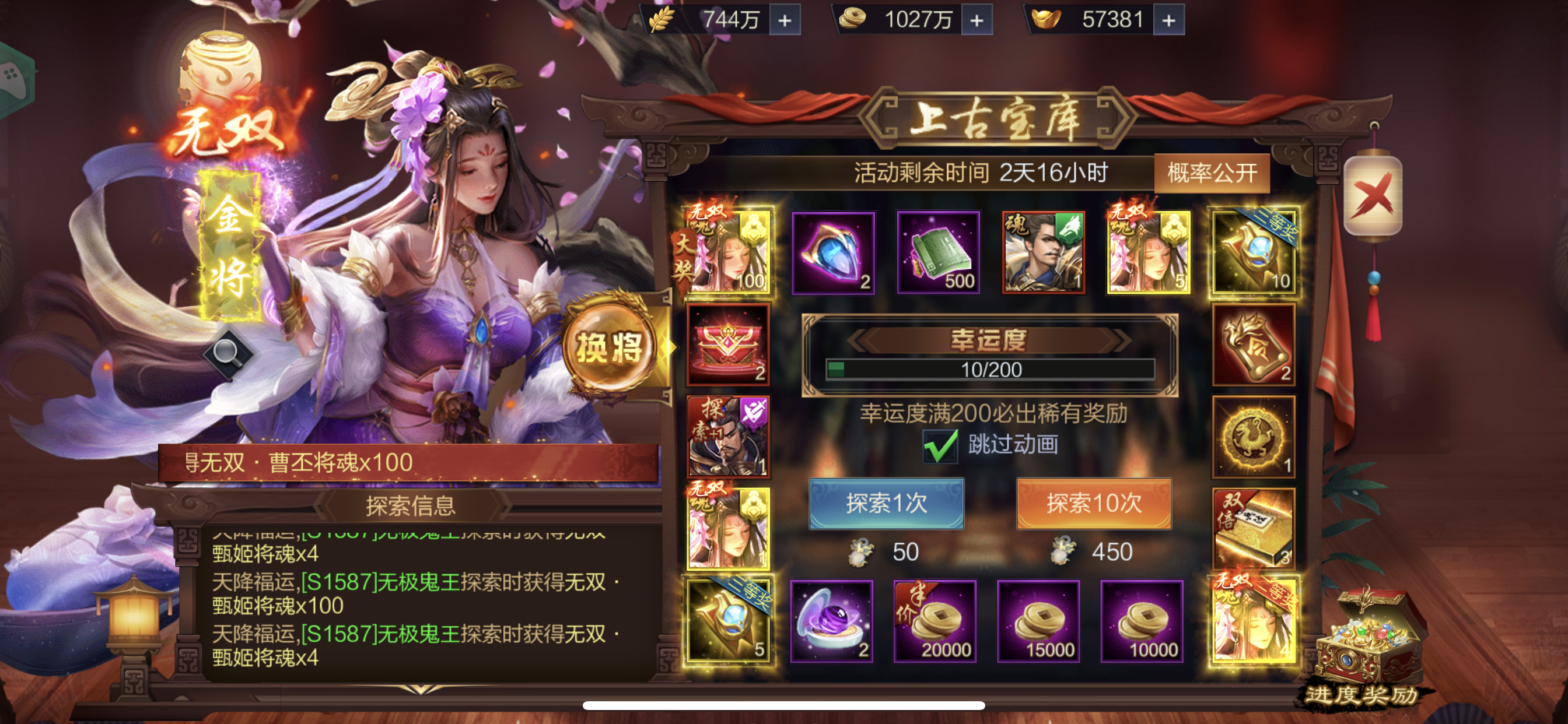Click the 双倍 doubling item icon
The width and height of the screenshot is (1568, 724).
[1254, 528]
